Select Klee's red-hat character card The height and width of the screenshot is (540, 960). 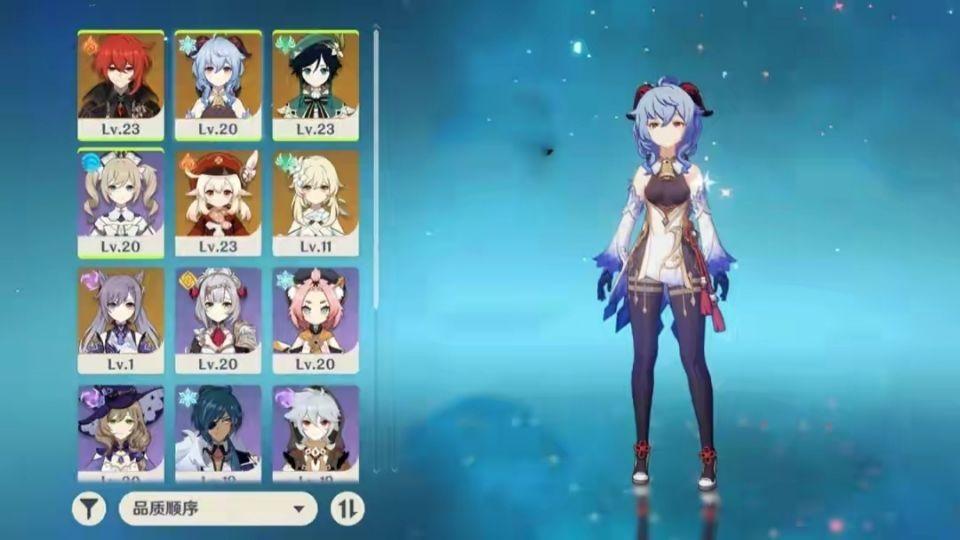[x=218, y=203]
